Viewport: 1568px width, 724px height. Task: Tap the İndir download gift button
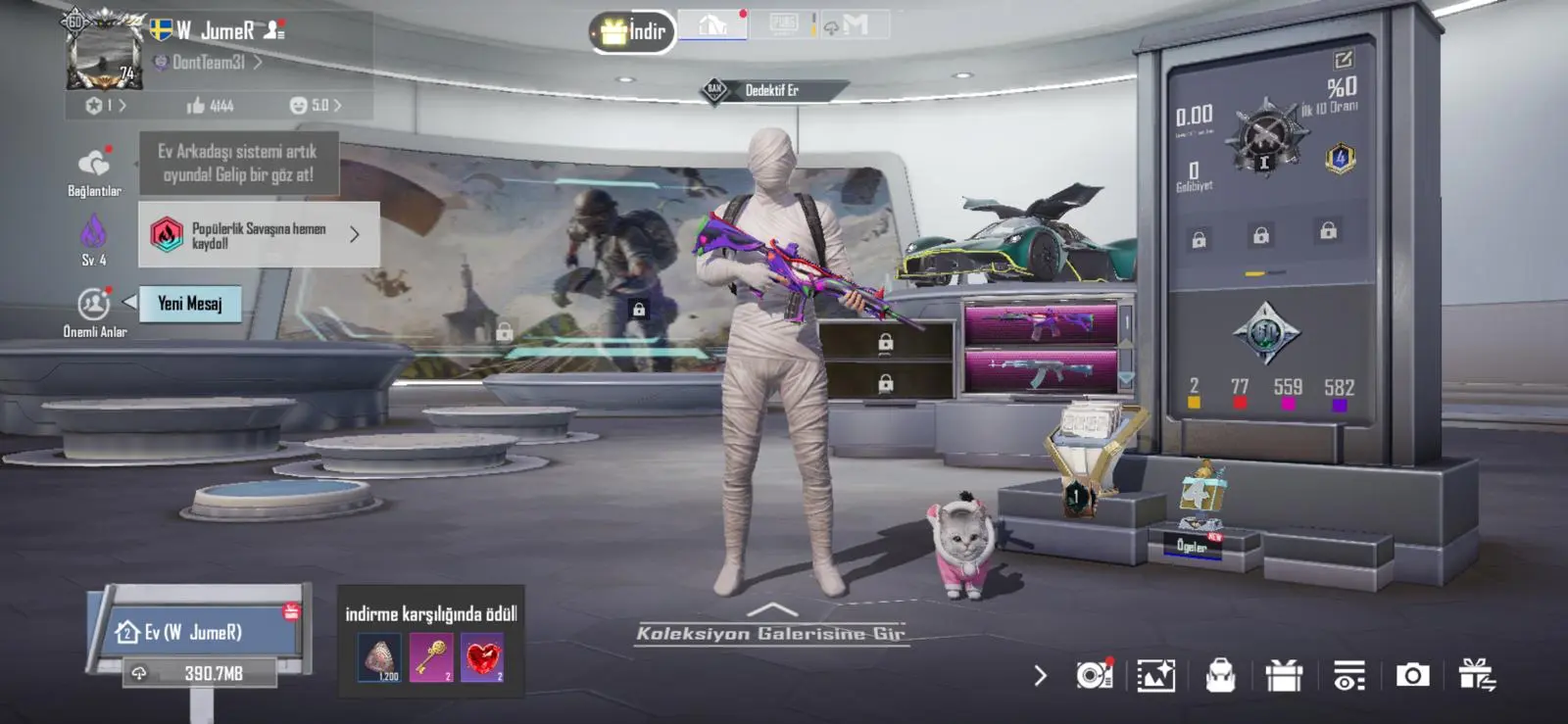click(632, 32)
